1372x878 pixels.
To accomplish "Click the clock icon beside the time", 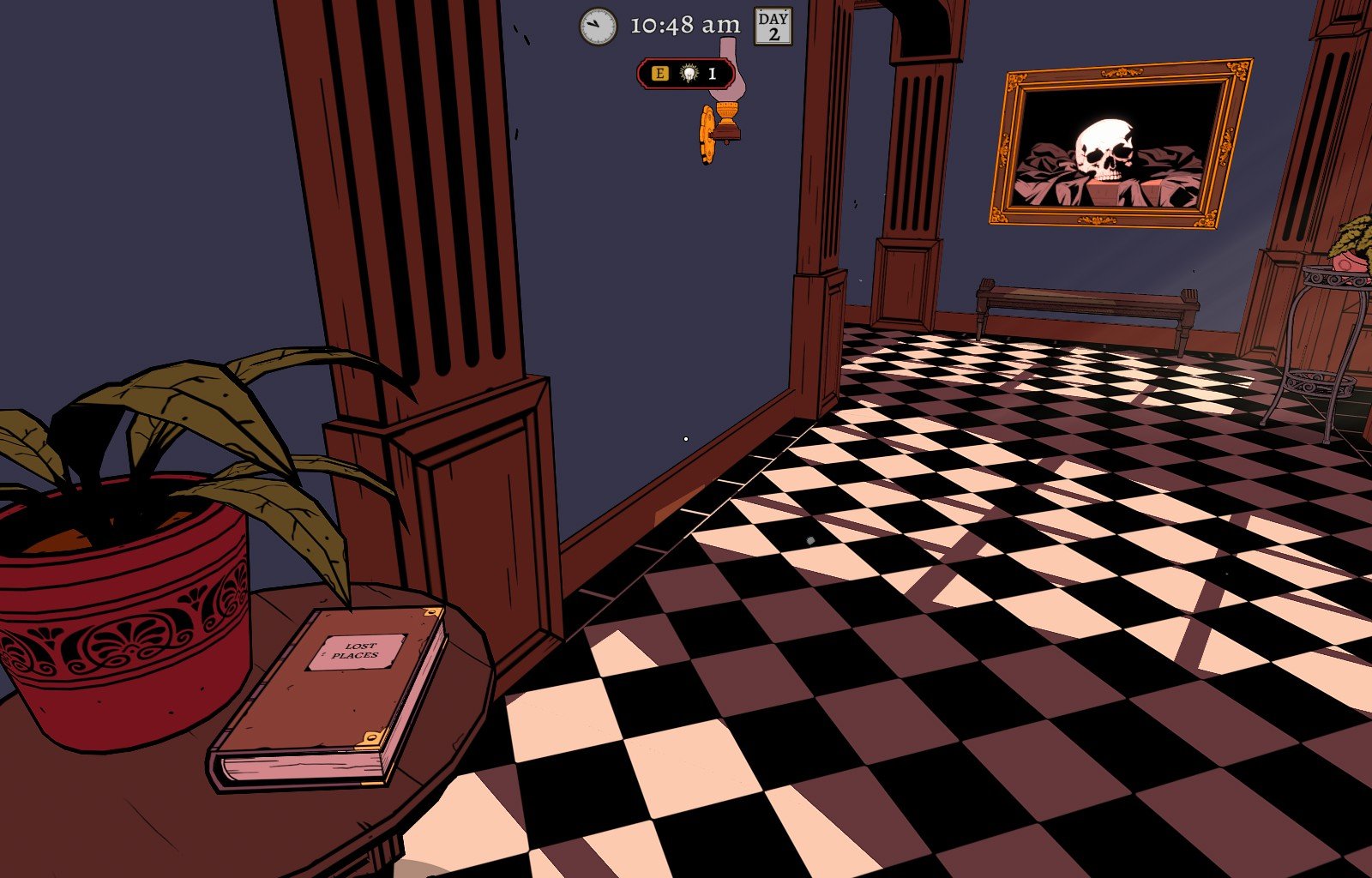I will coord(599,27).
